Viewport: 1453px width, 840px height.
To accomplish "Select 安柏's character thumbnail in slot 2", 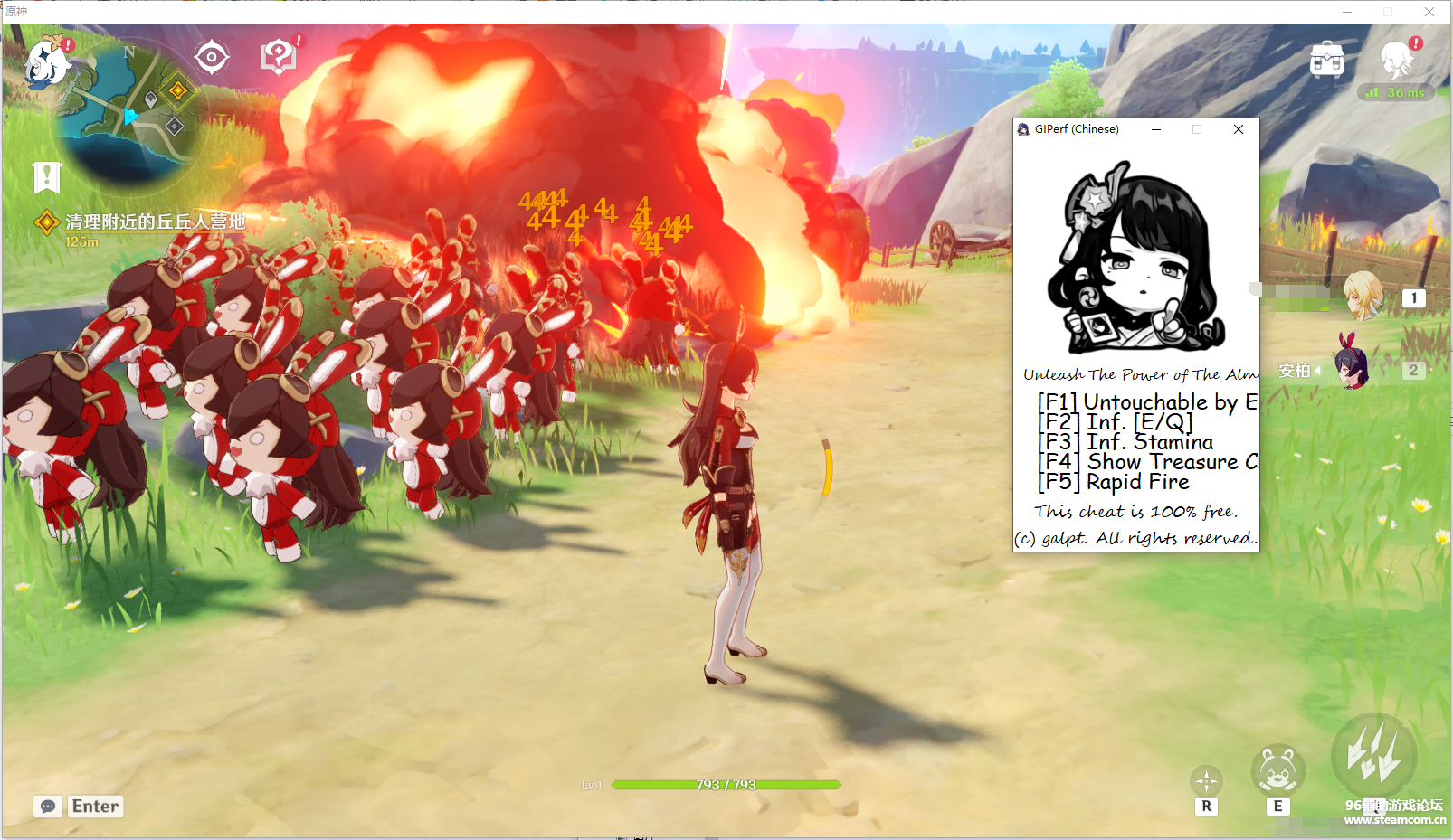I will point(1352,370).
